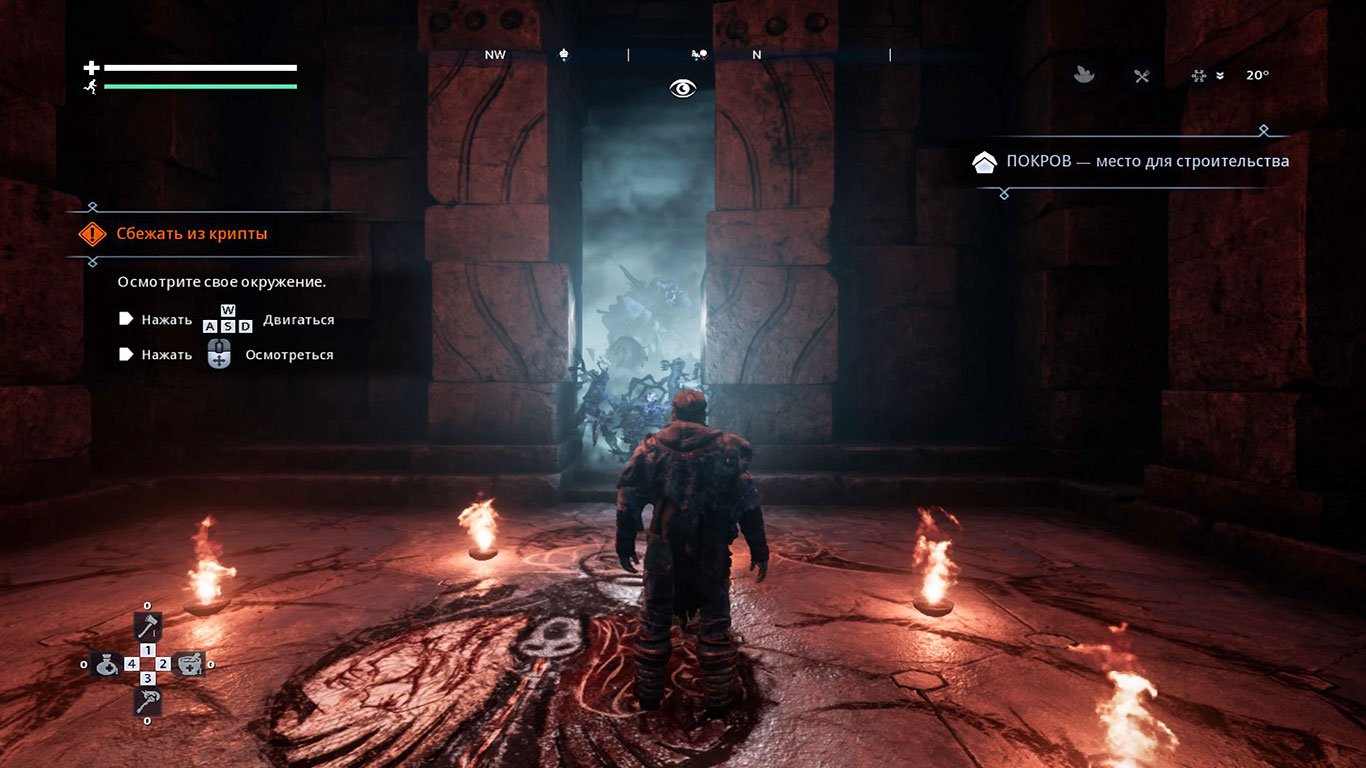Open the "Сбежать из крипты" quest tracker
Image resolution: width=1366 pixels, height=768 pixels.
pyautogui.click(x=191, y=234)
